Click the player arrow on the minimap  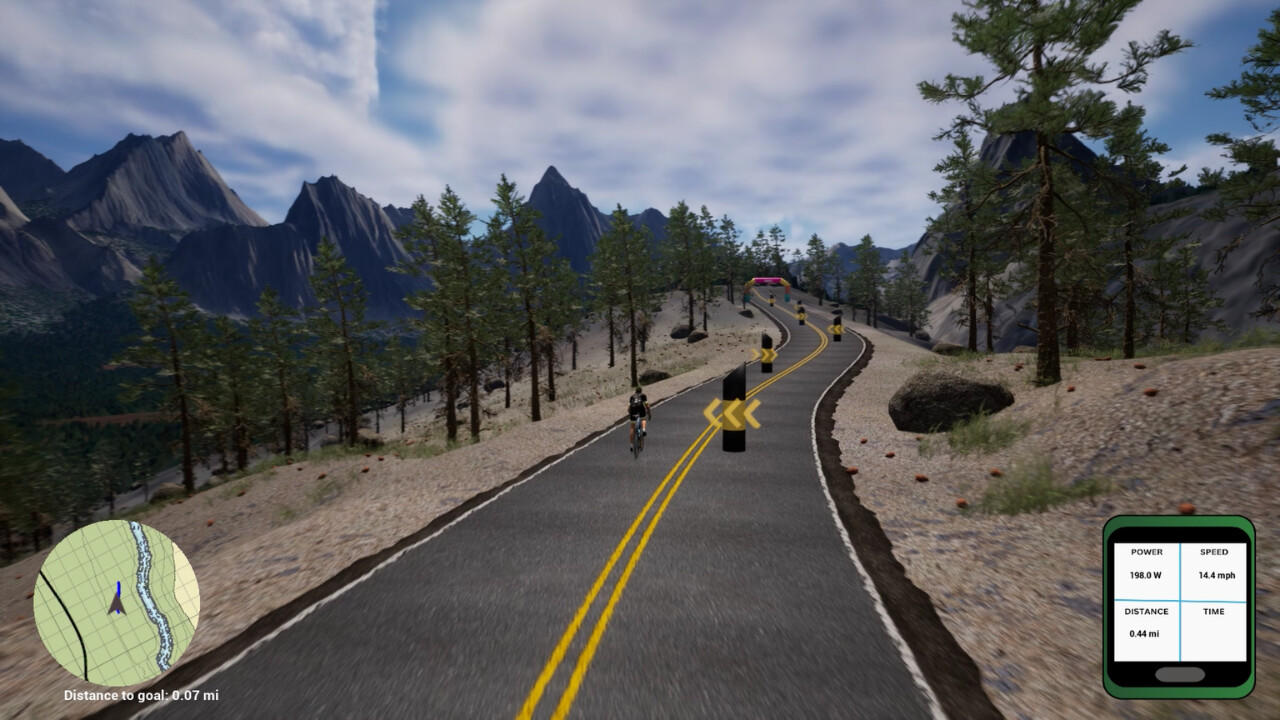coord(117,604)
